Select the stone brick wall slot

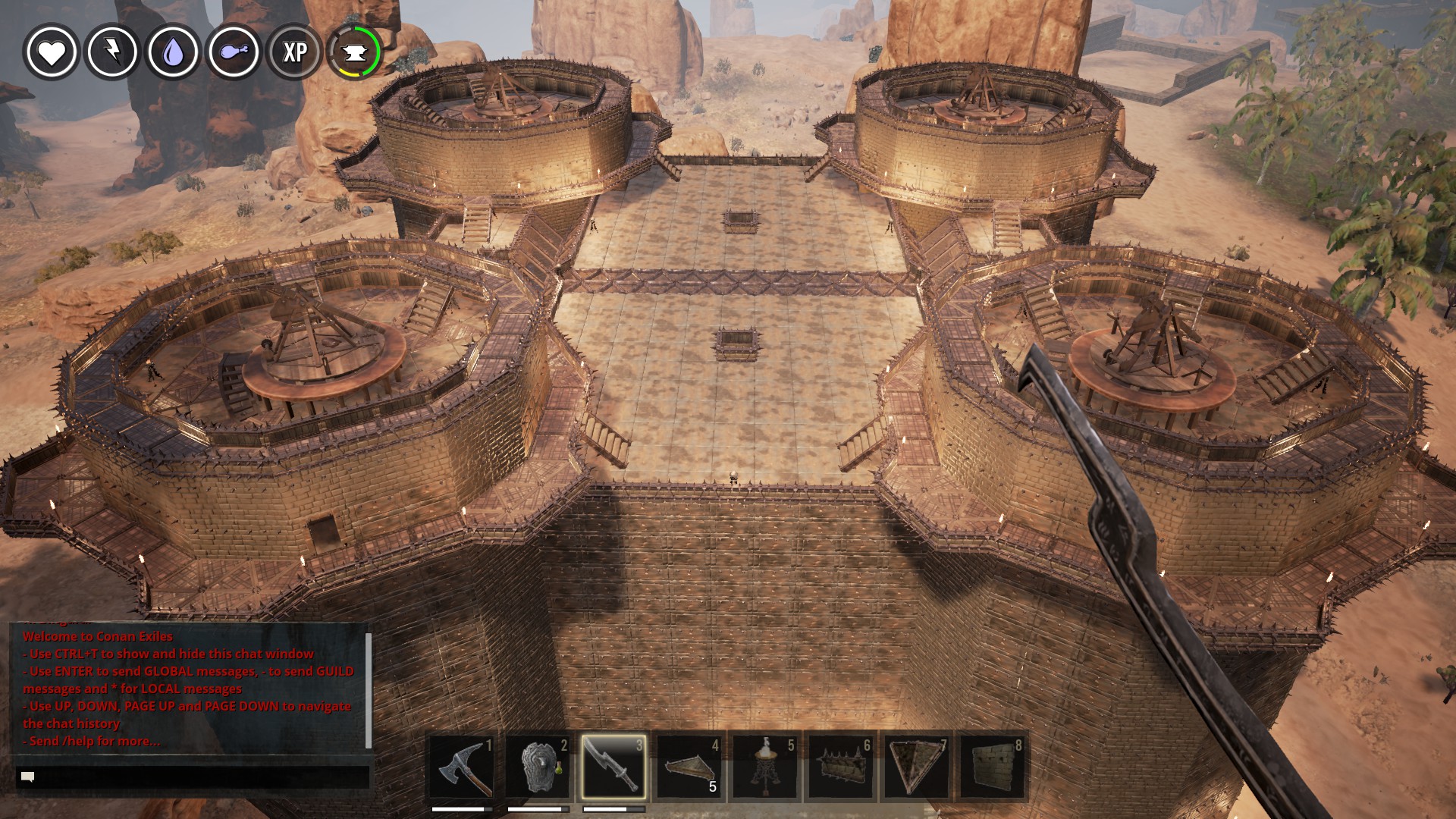point(993,767)
